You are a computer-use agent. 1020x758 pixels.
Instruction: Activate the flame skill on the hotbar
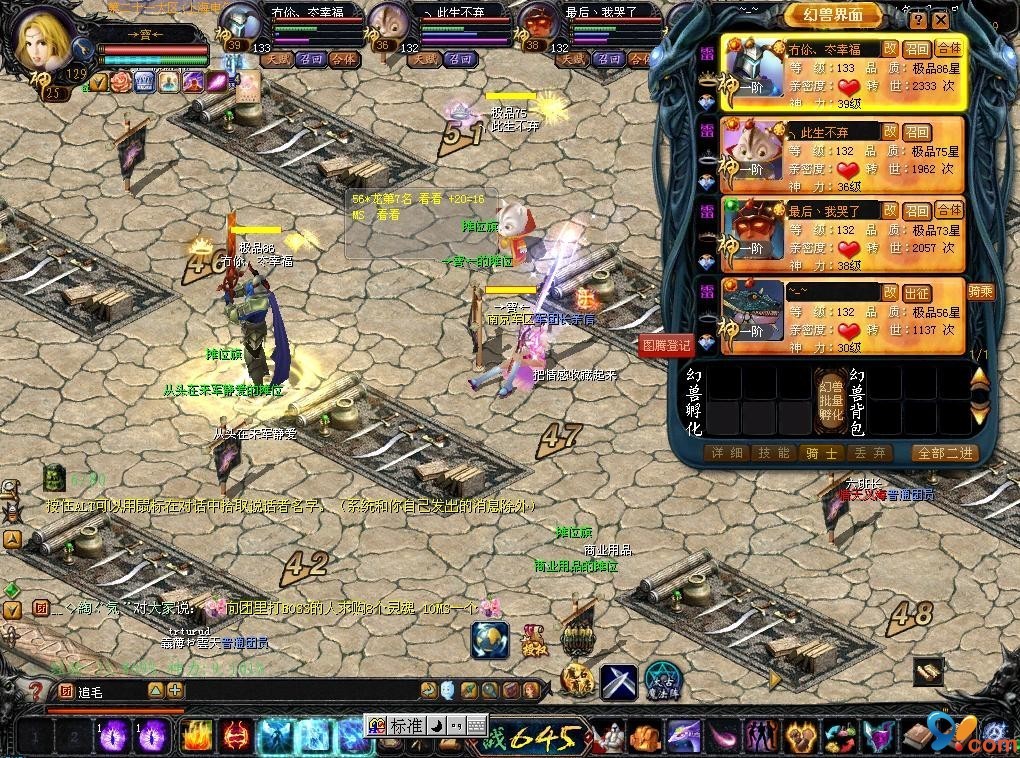point(195,737)
